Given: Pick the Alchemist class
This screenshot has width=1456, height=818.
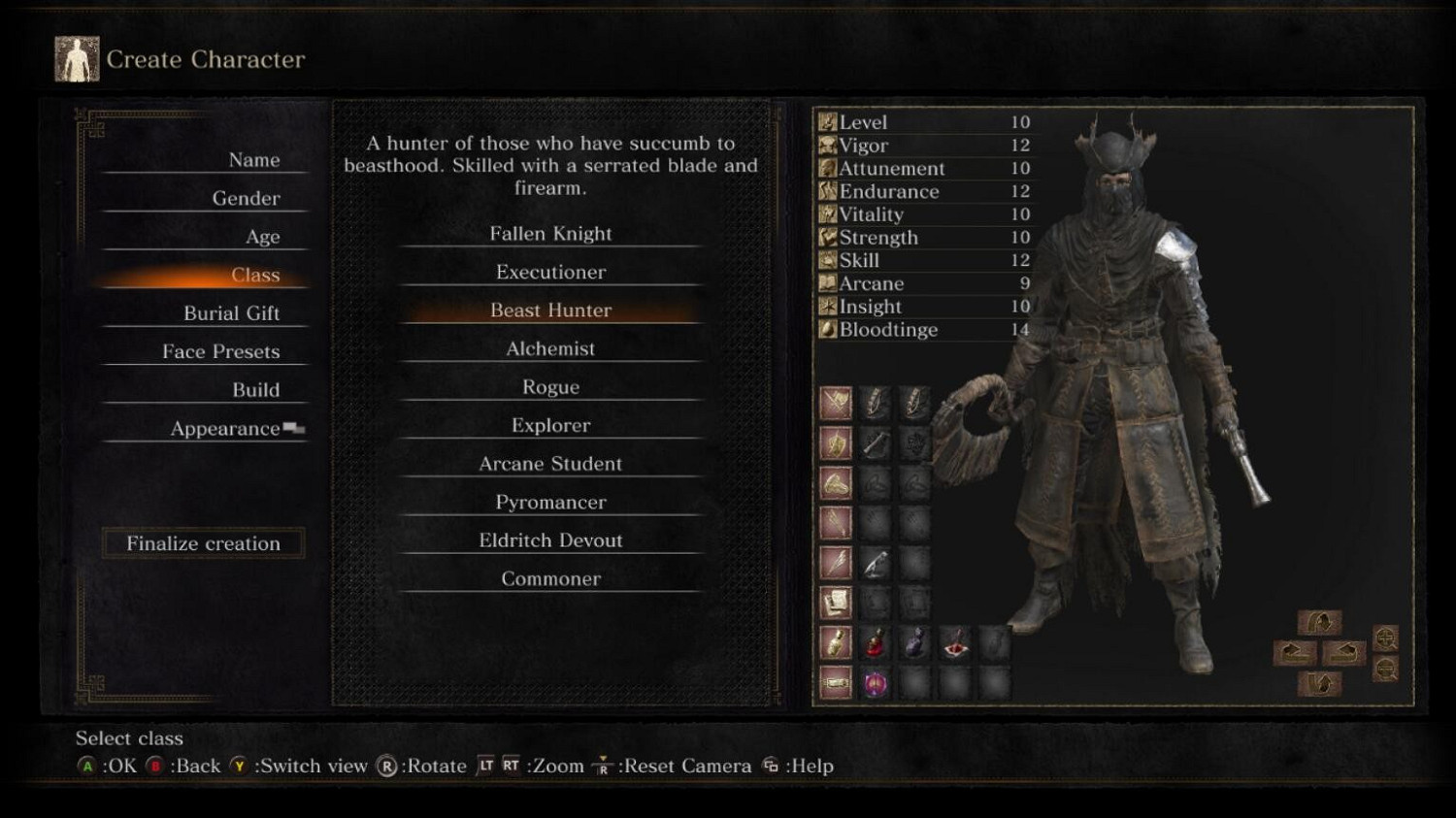Looking at the screenshot, I should pyautogui.click(x=550, y=349).
